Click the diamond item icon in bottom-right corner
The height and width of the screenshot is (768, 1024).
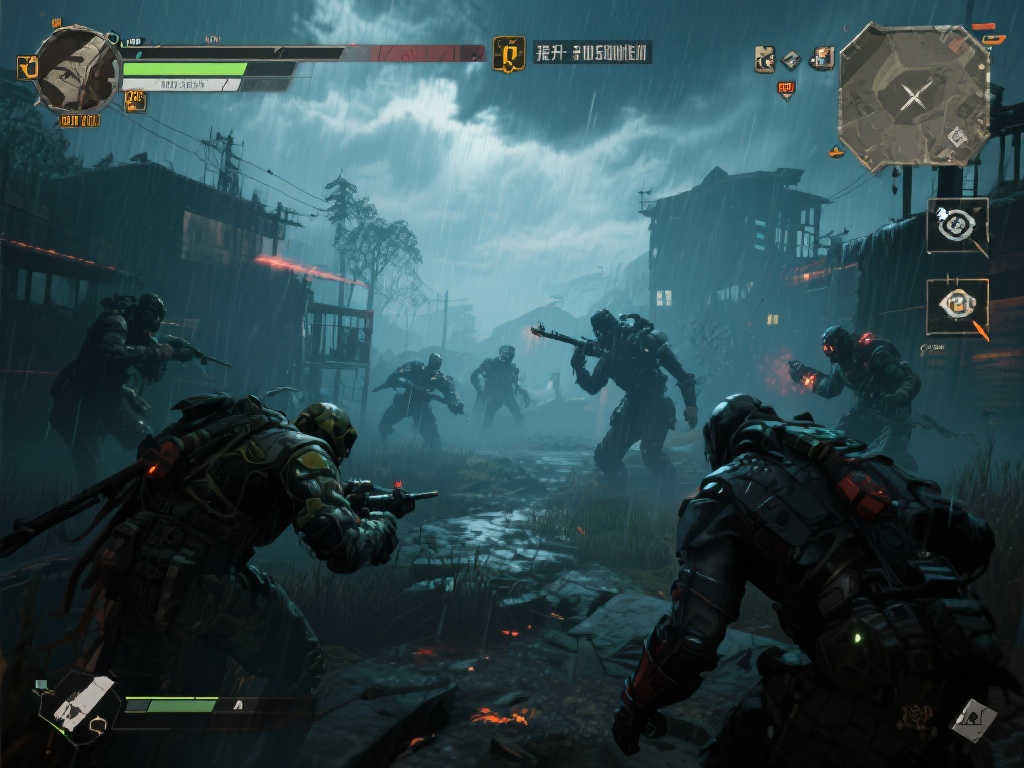pos(972,719)
